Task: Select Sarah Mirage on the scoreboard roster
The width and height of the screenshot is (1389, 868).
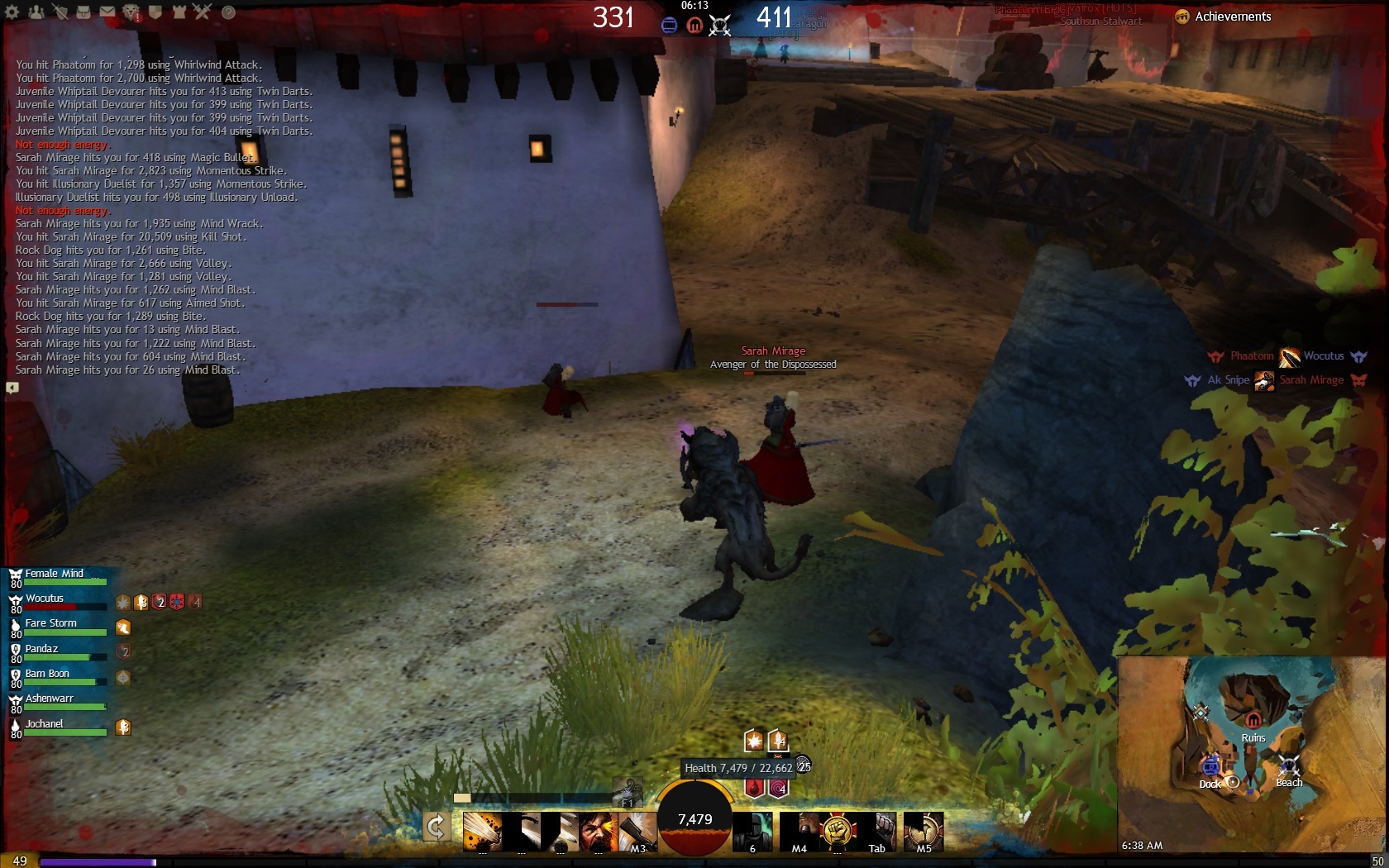Action: point(1311,380)
